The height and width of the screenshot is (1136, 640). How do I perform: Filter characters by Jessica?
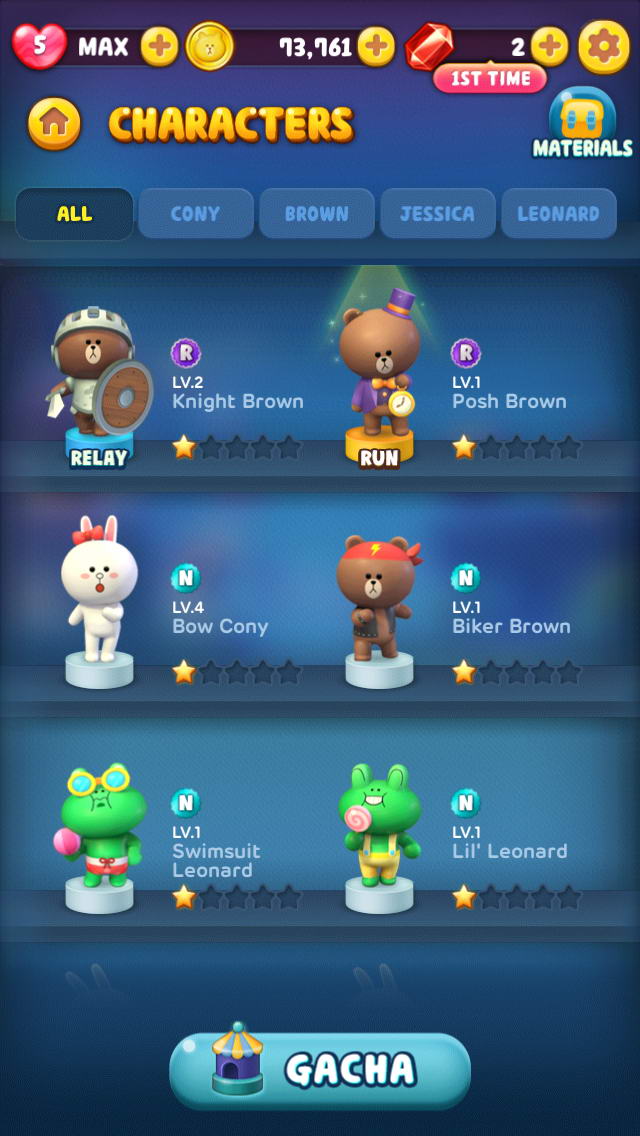click(x=438, y=213)
